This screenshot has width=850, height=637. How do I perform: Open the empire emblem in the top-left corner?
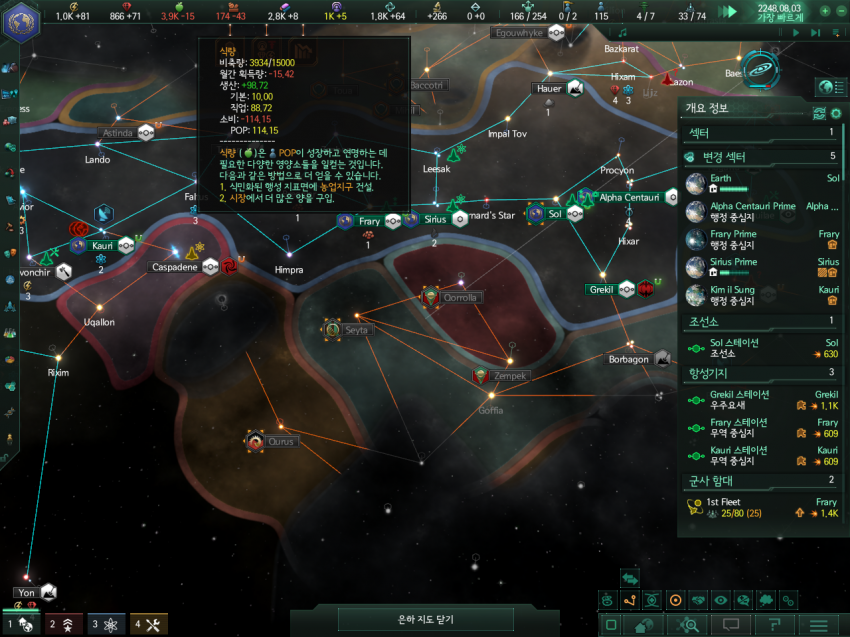point(21,22)
